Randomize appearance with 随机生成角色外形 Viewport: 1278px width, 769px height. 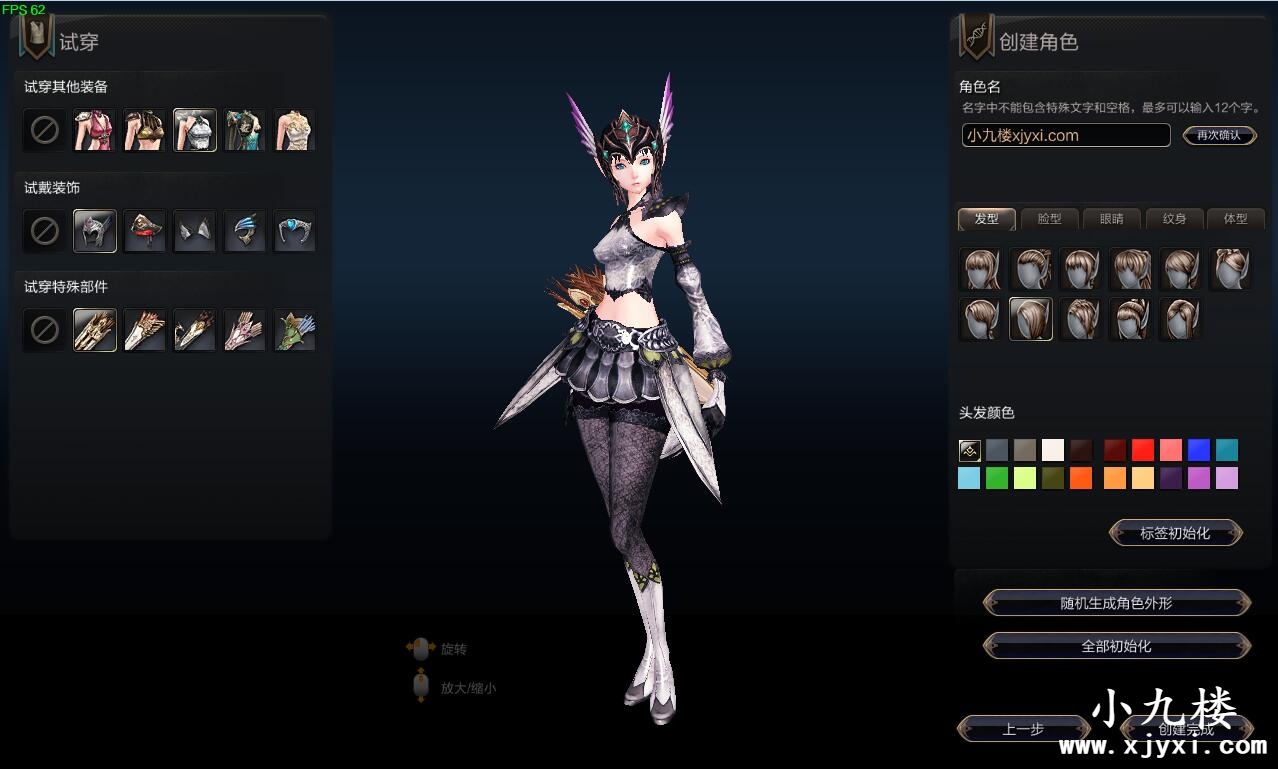(1116, 603)
